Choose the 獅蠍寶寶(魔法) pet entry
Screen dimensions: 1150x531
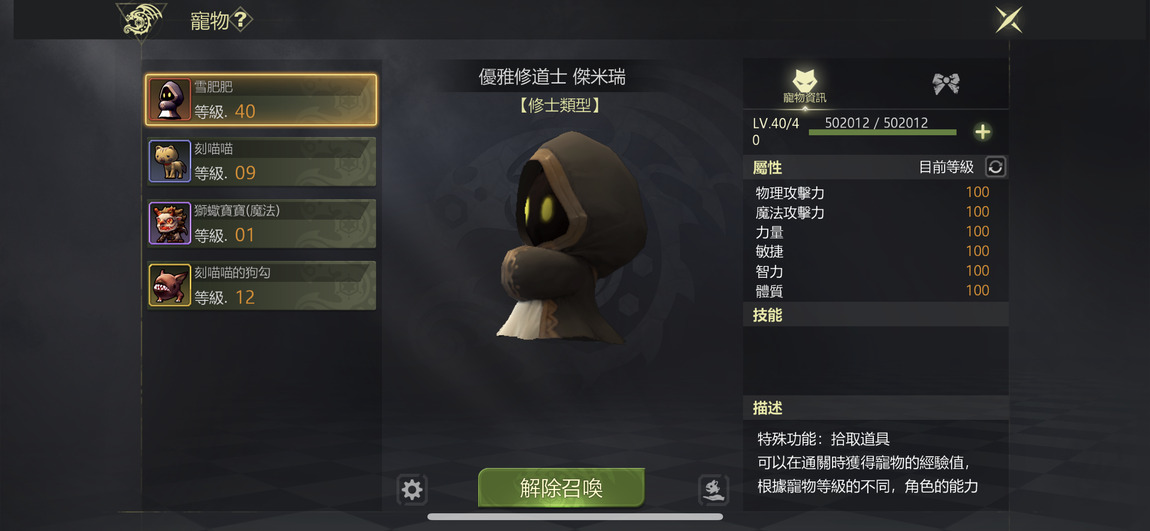click(261, 223)
